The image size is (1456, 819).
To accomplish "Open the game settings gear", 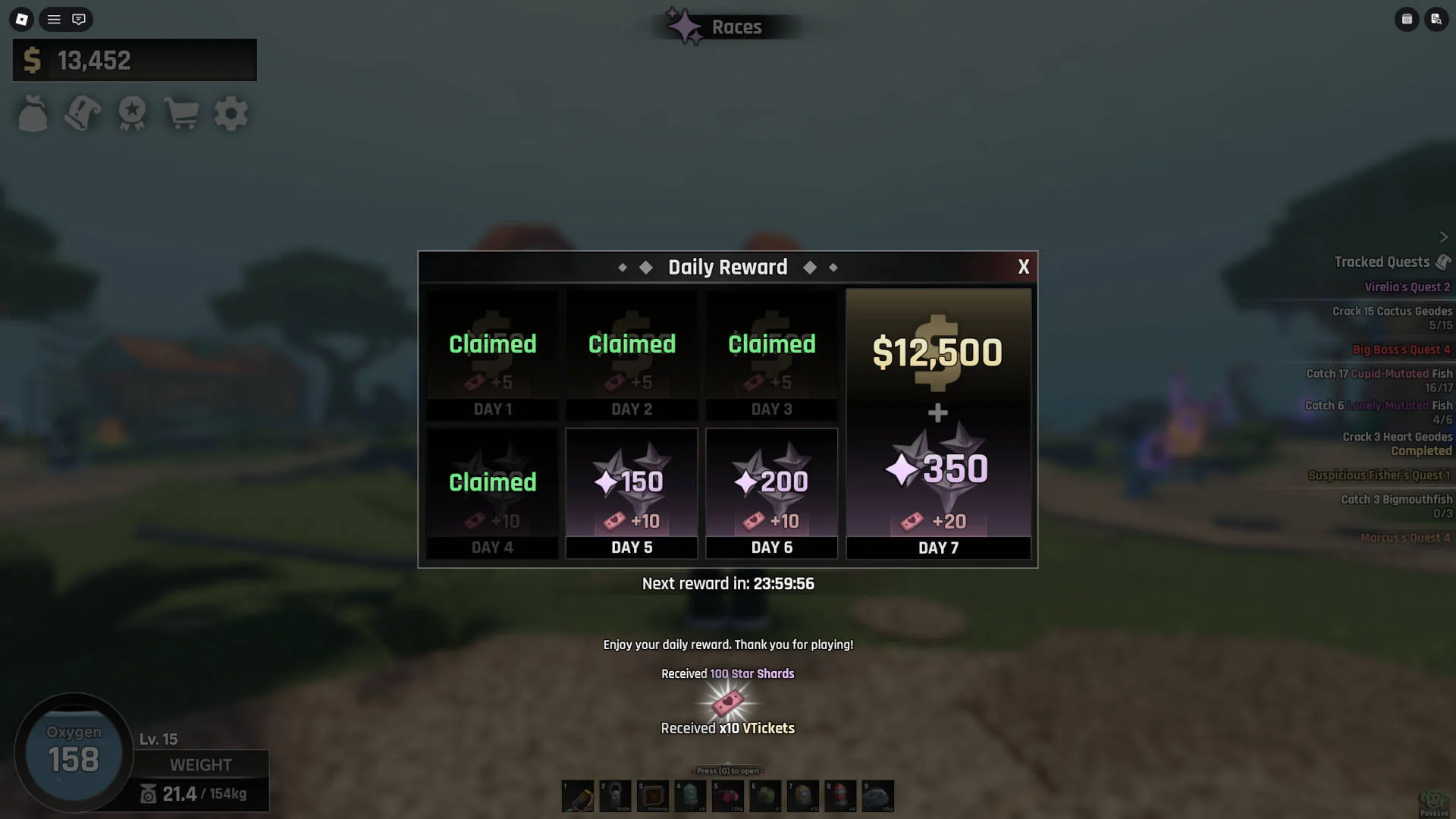I will 231,113.
